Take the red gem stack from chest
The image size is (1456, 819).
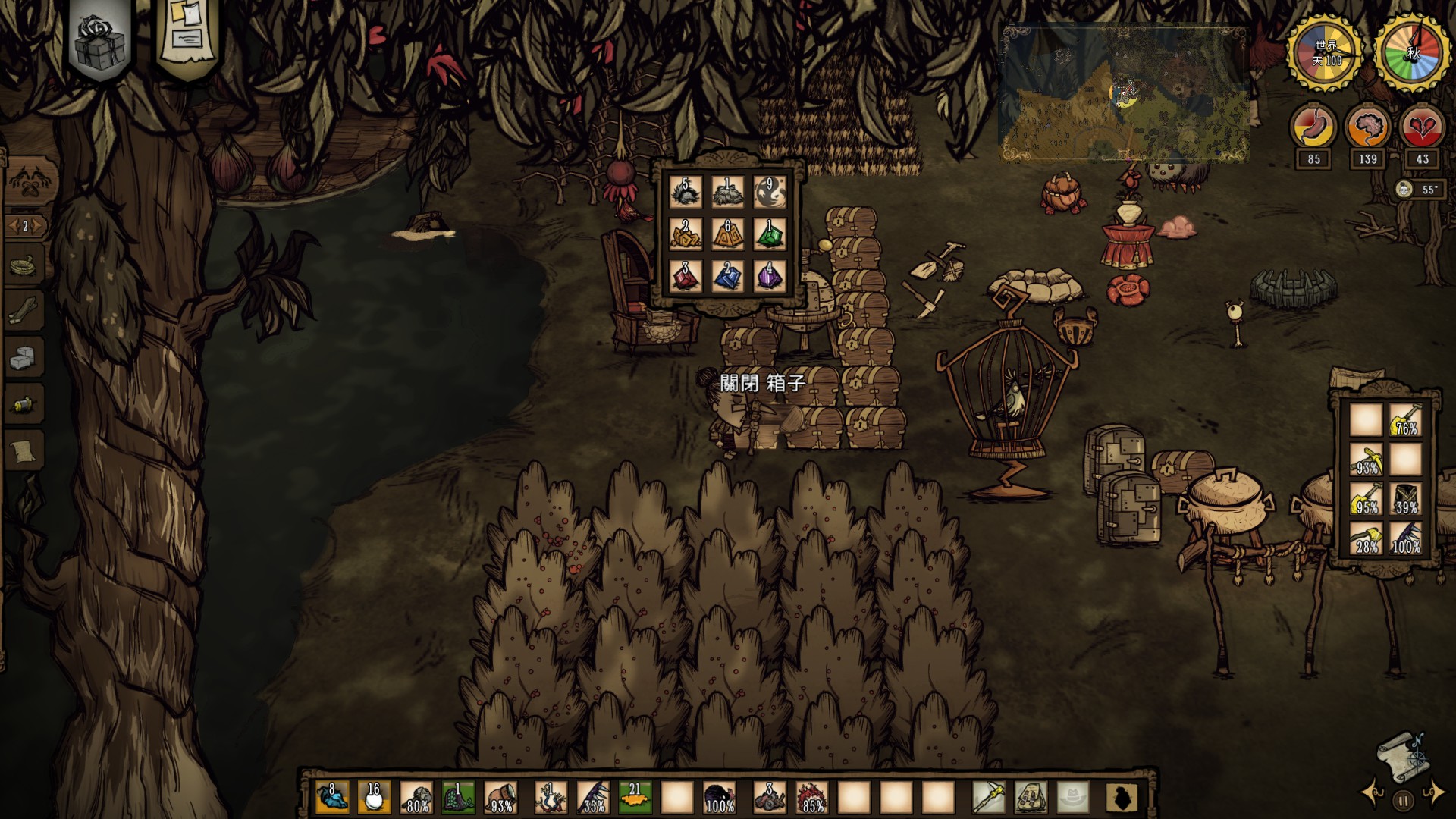(x=686, y=275)
